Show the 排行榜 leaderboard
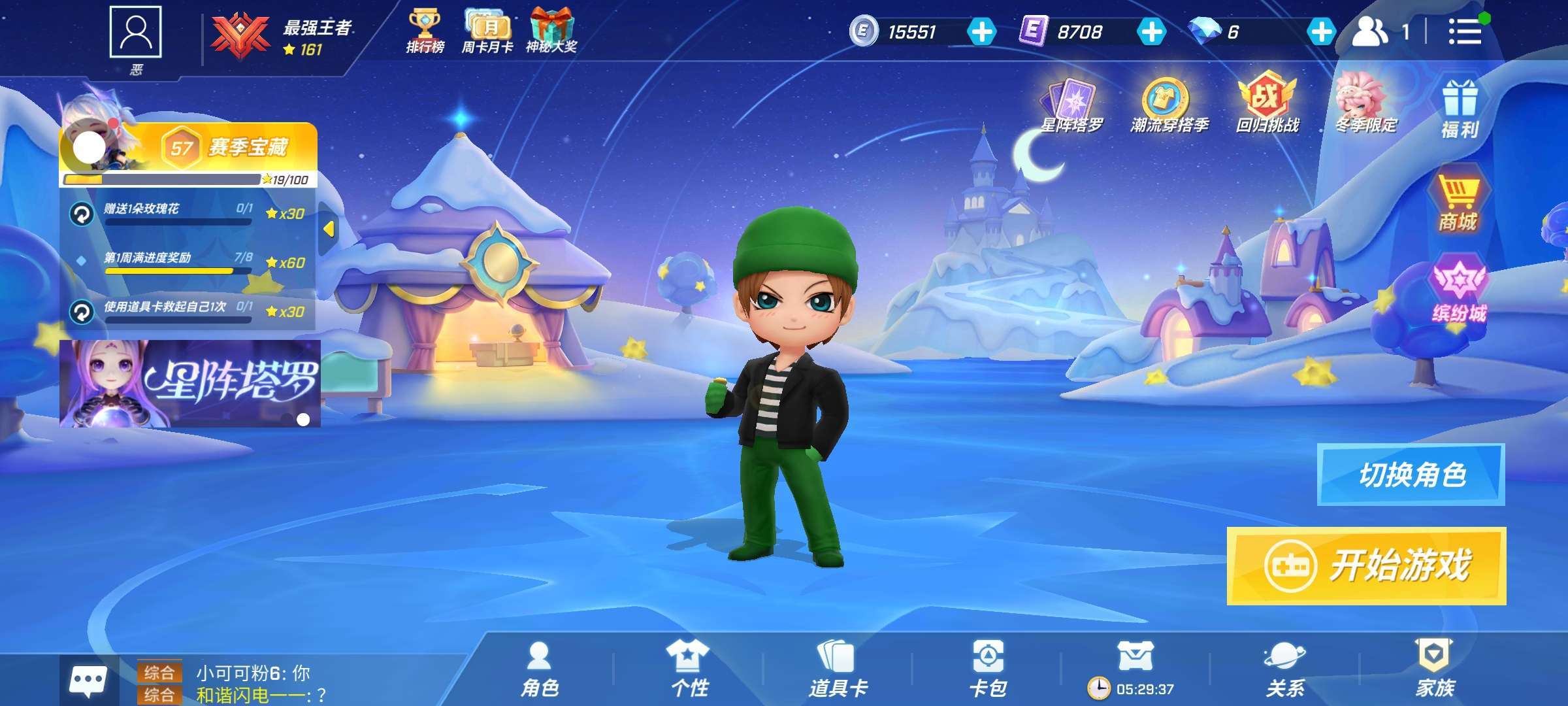Screen dimensions: 1568x706 click(x=425, y=31)
